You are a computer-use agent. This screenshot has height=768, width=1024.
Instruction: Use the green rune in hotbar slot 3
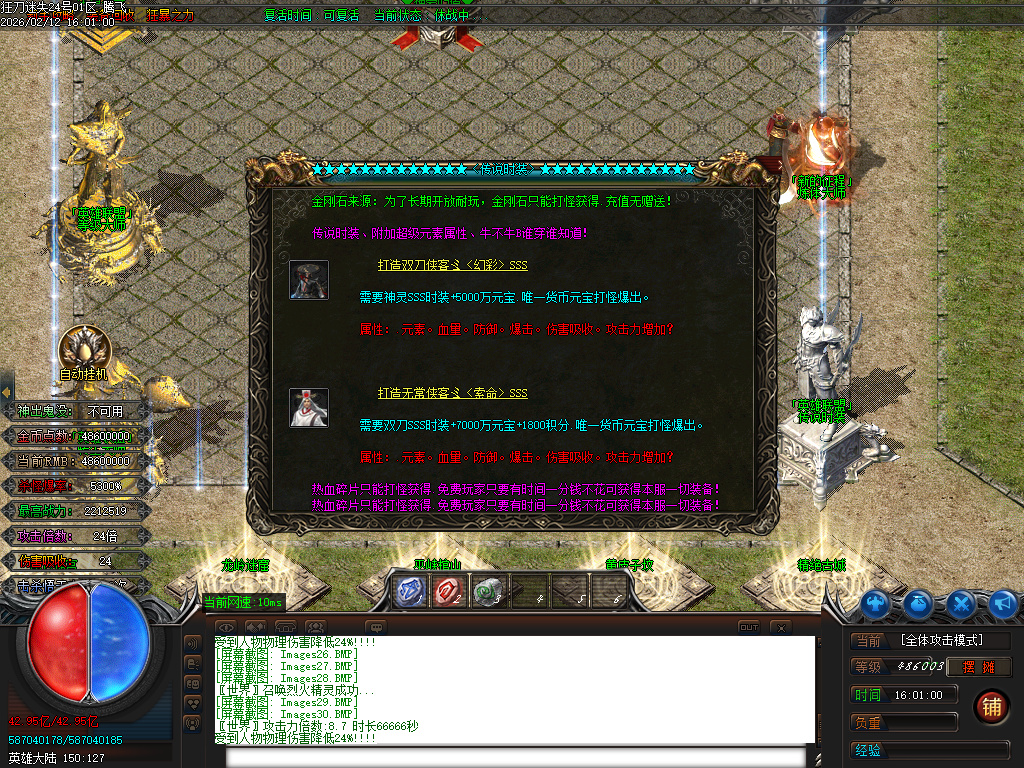[x=486, y=591]
